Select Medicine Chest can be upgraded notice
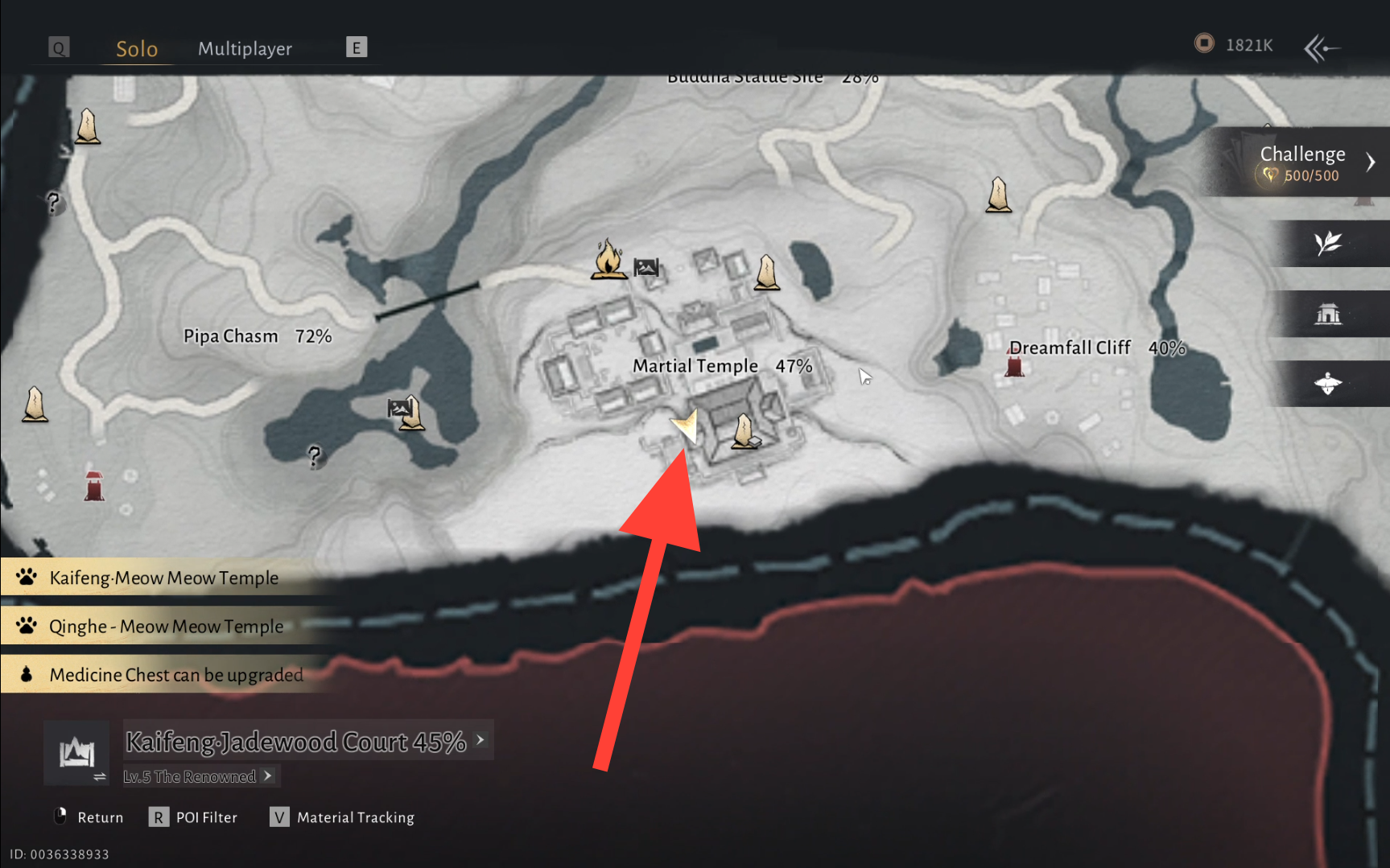1390x868 pixels. pos(175,674)
